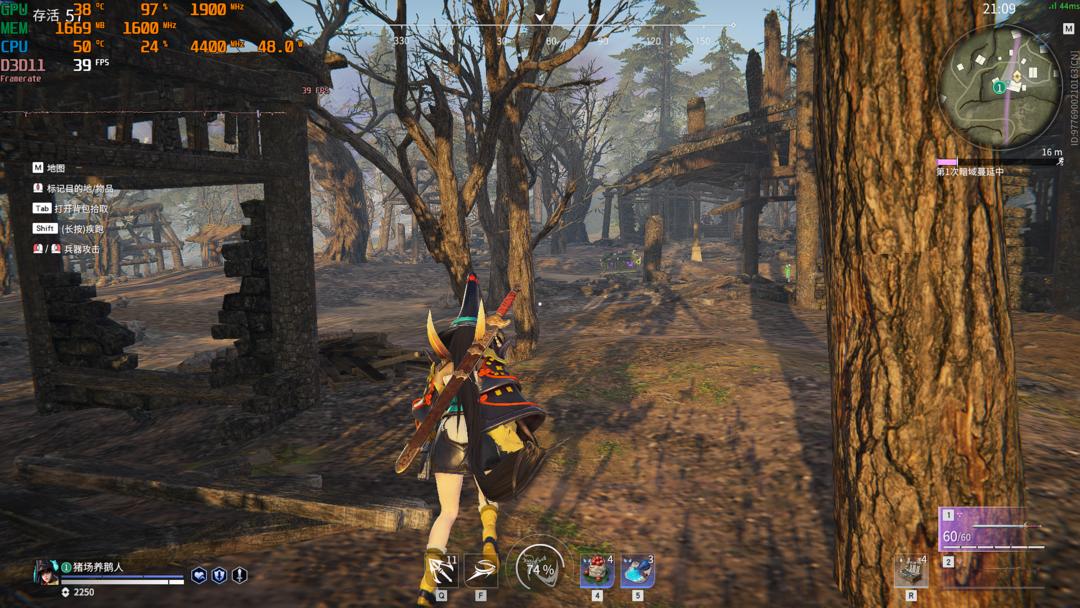Select the Q arrow skill icon
The height and width of the screenshot is (608, 1080).
coord(441,571)
